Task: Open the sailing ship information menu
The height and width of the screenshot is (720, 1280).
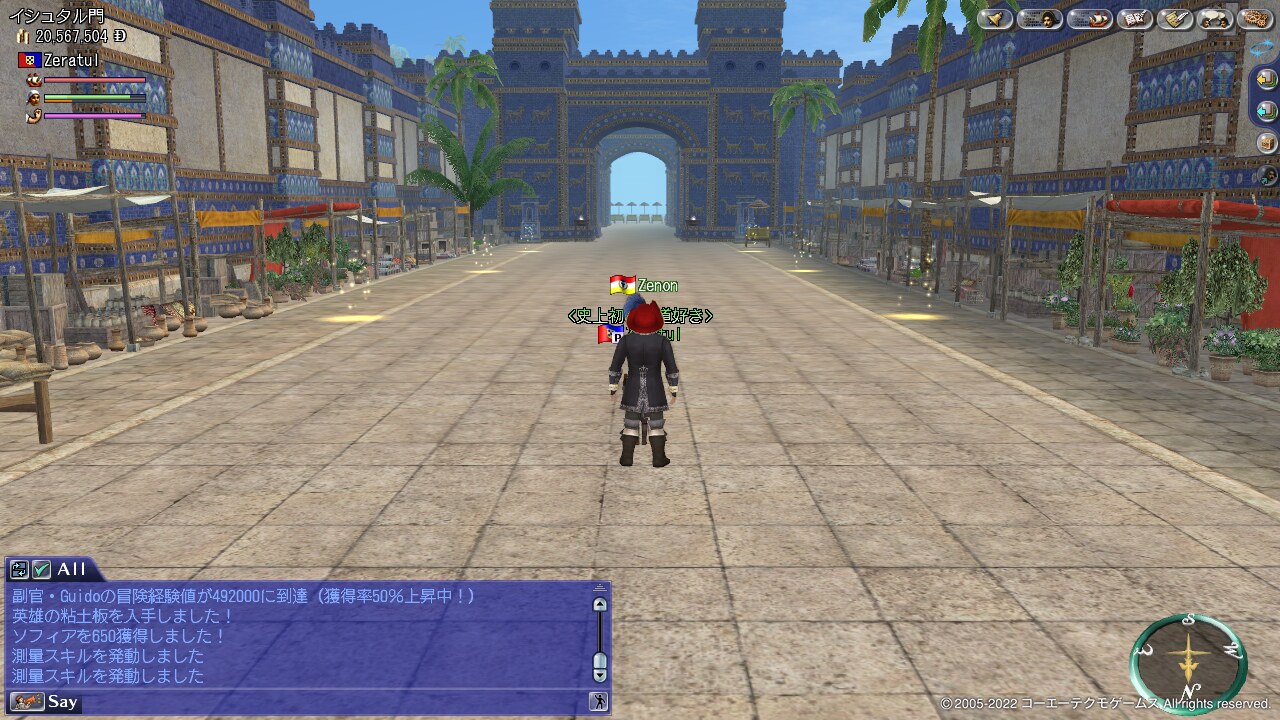Action: coord(1089,19)
